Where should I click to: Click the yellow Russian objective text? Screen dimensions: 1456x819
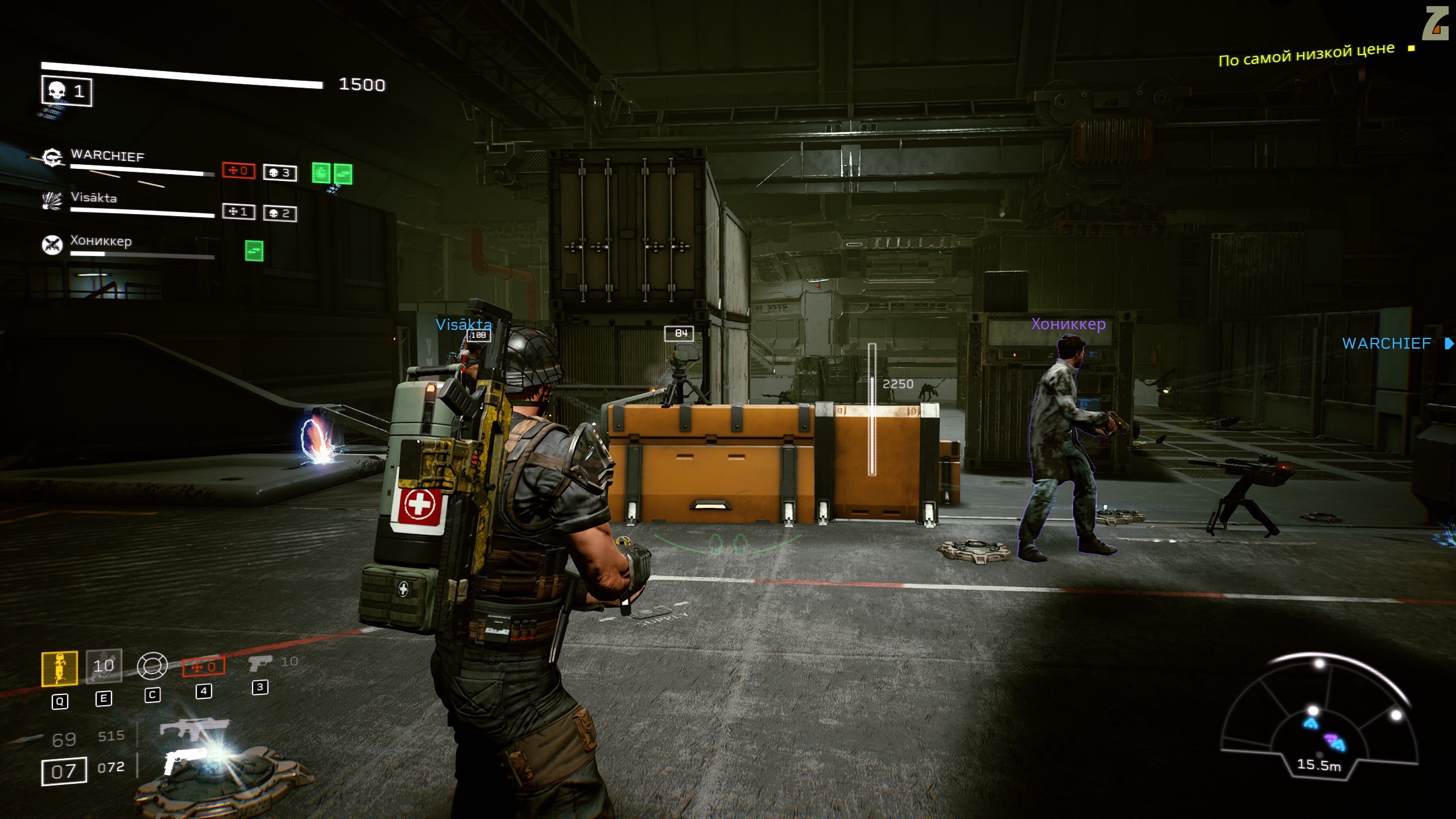(1306, 55)
